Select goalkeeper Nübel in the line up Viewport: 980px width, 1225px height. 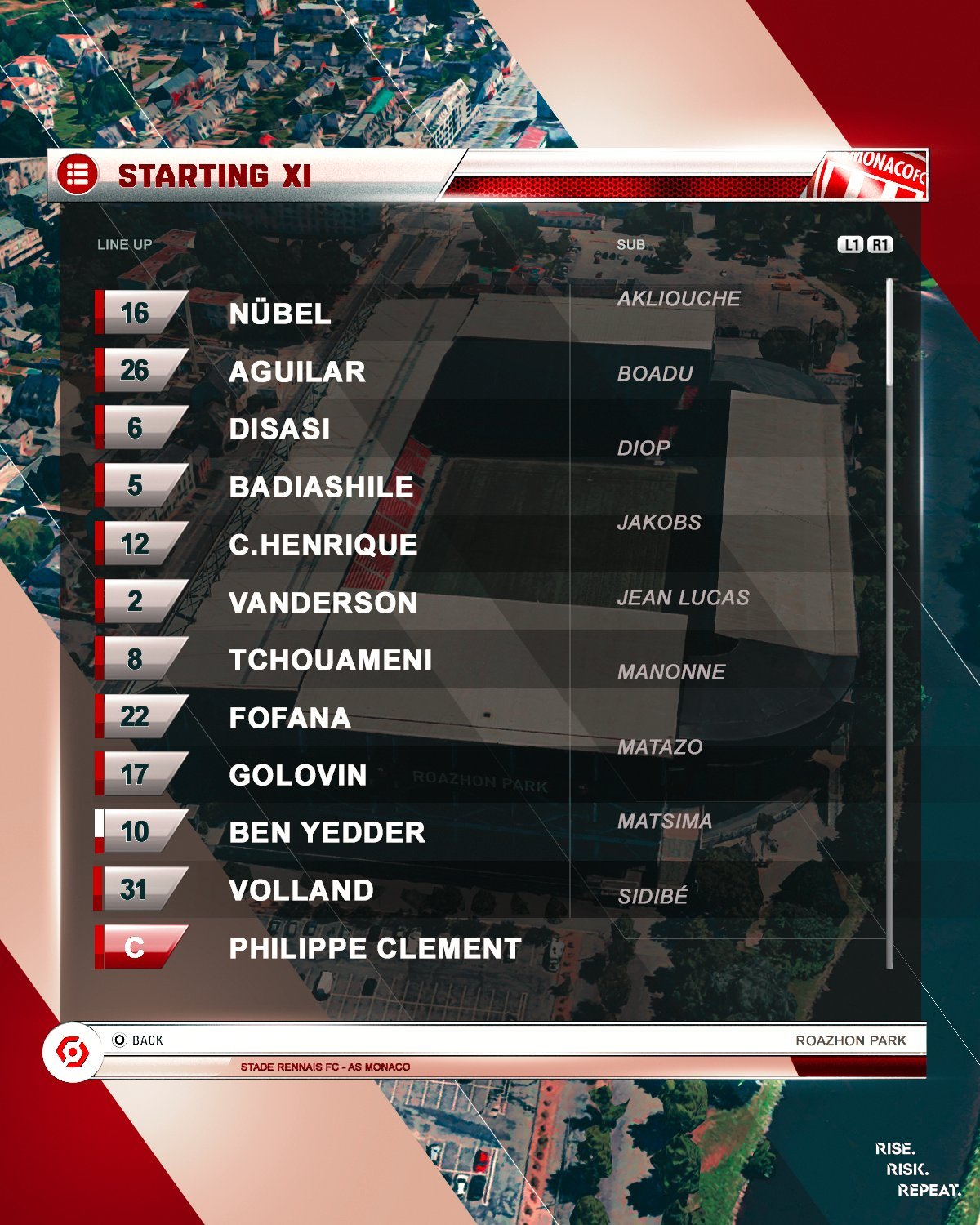click(x=279, y=314)
